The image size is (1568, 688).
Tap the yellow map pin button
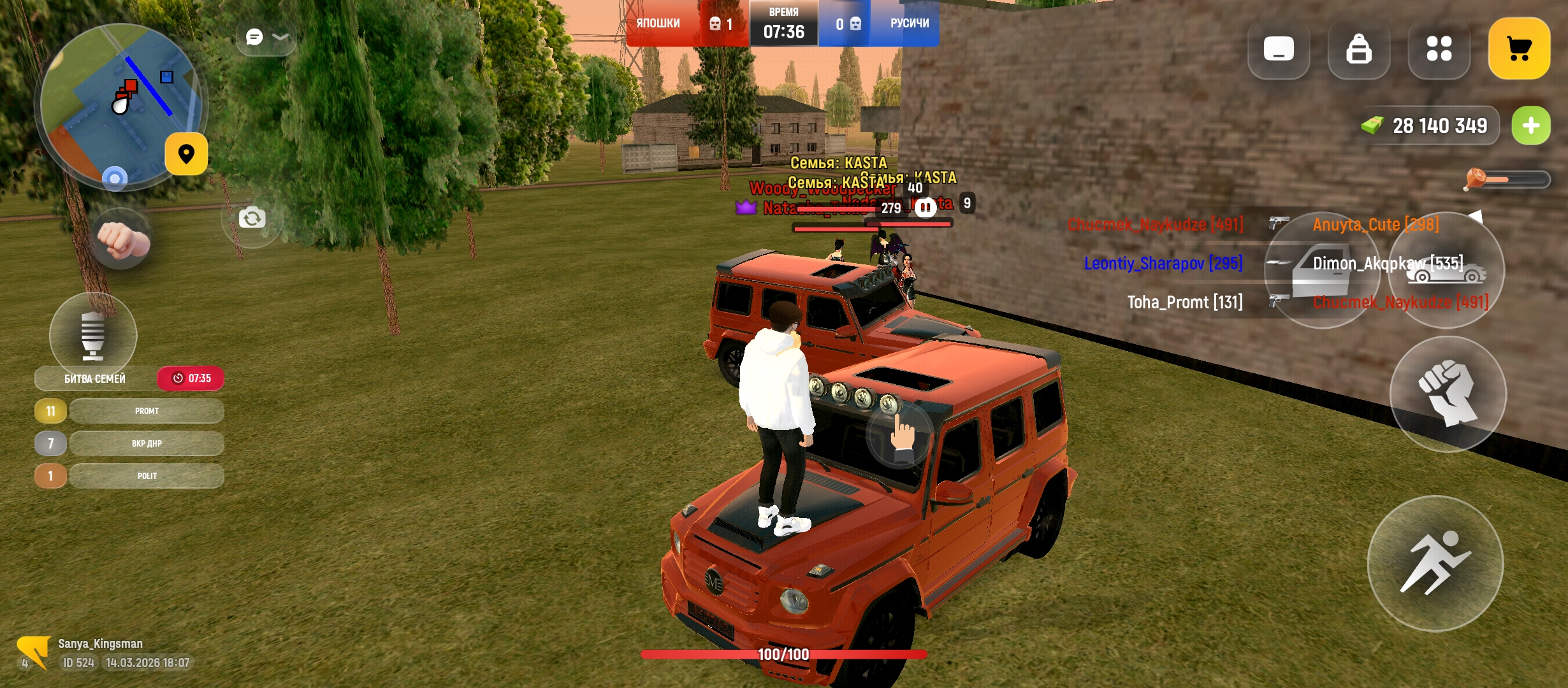pos(186,154)
